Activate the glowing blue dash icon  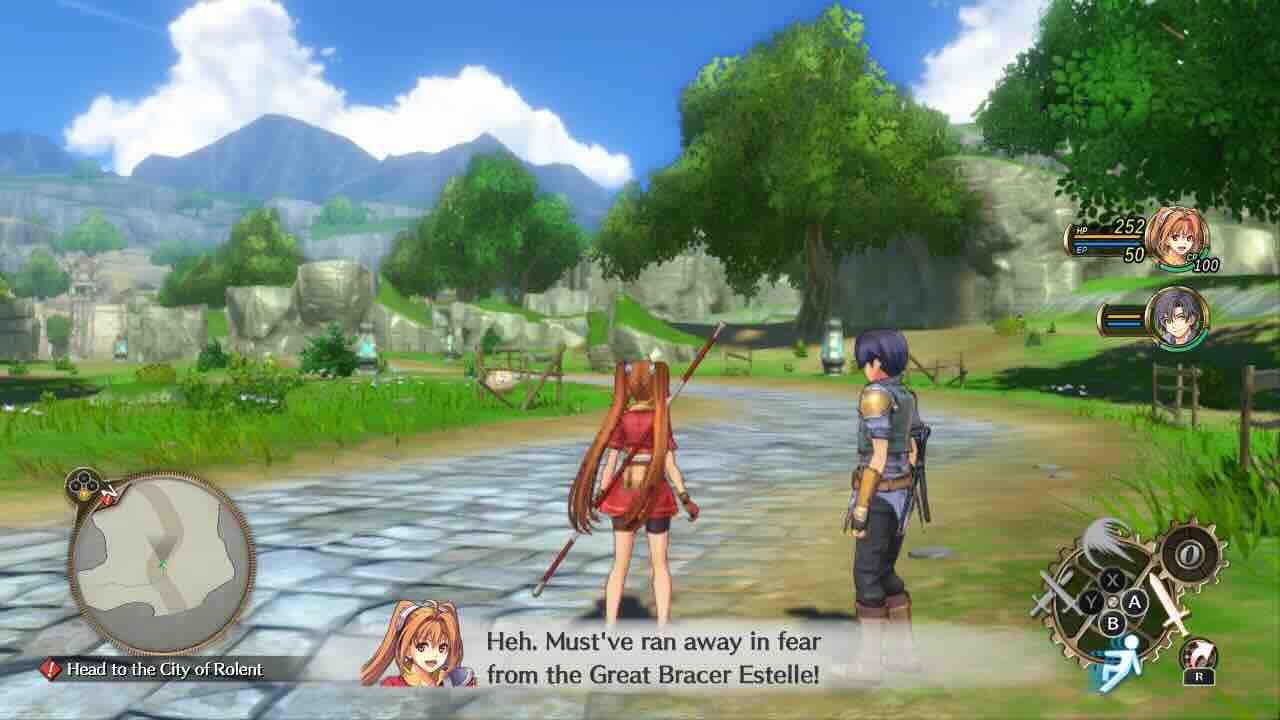pos(1120,662)
